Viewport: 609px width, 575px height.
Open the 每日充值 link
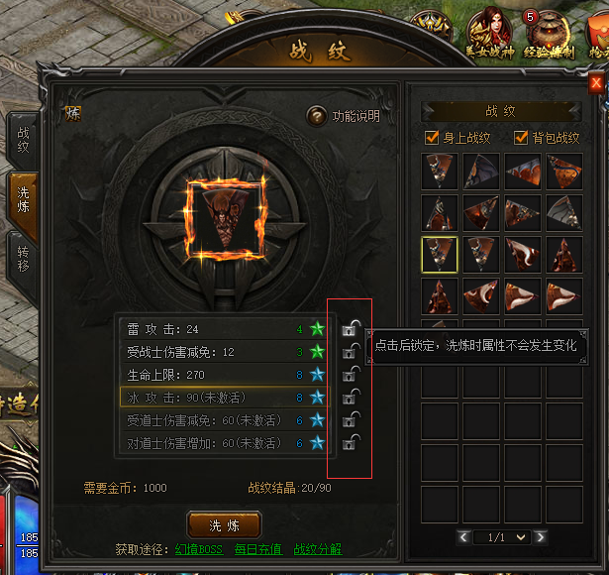(258, 549)
